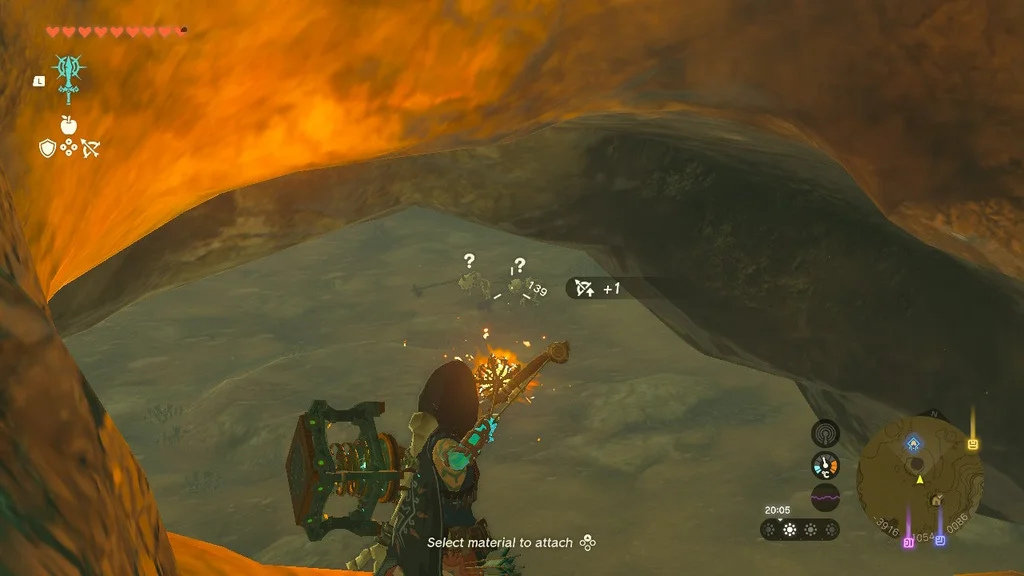Screen dimensions: 1024x576
Task: Pick the blue-purple stamp marker below minimap
Action: (940, 541)
